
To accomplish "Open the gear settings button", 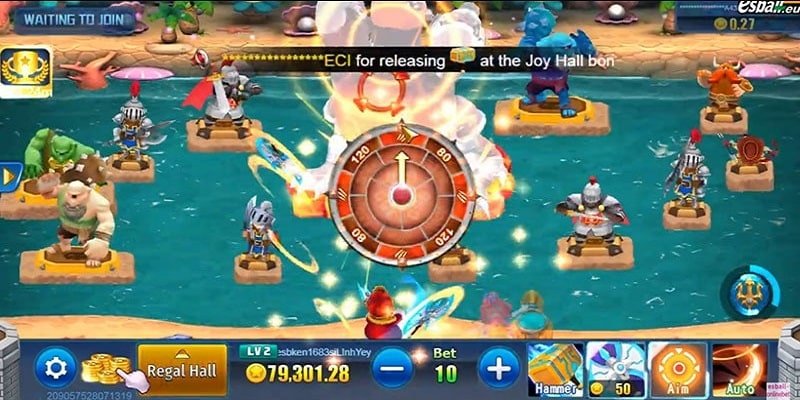I will pyautogui.click(x=55, y=368).
